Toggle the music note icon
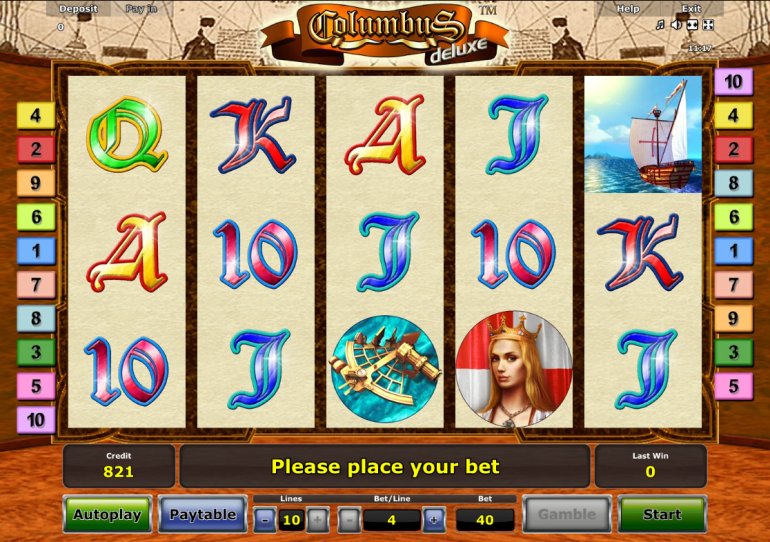Image resolution: width=770 pixels, height=542 pixels. pos(660,25)
